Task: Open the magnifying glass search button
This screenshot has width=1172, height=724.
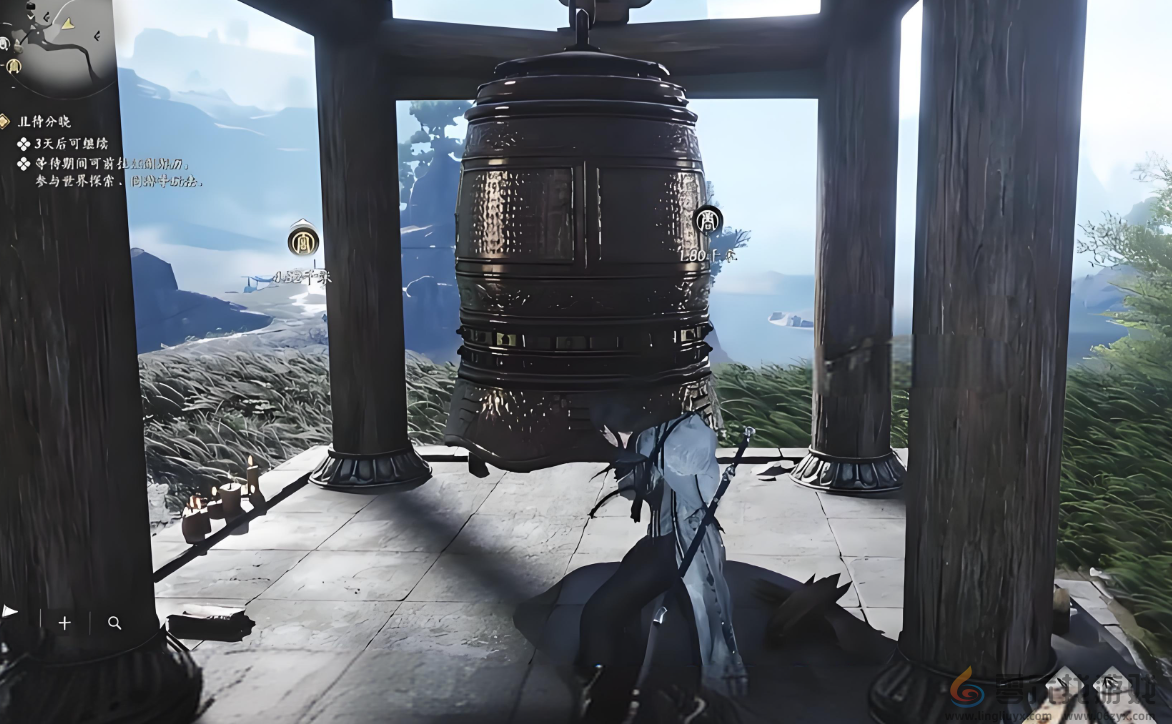Action: click(x=114, y=623)
